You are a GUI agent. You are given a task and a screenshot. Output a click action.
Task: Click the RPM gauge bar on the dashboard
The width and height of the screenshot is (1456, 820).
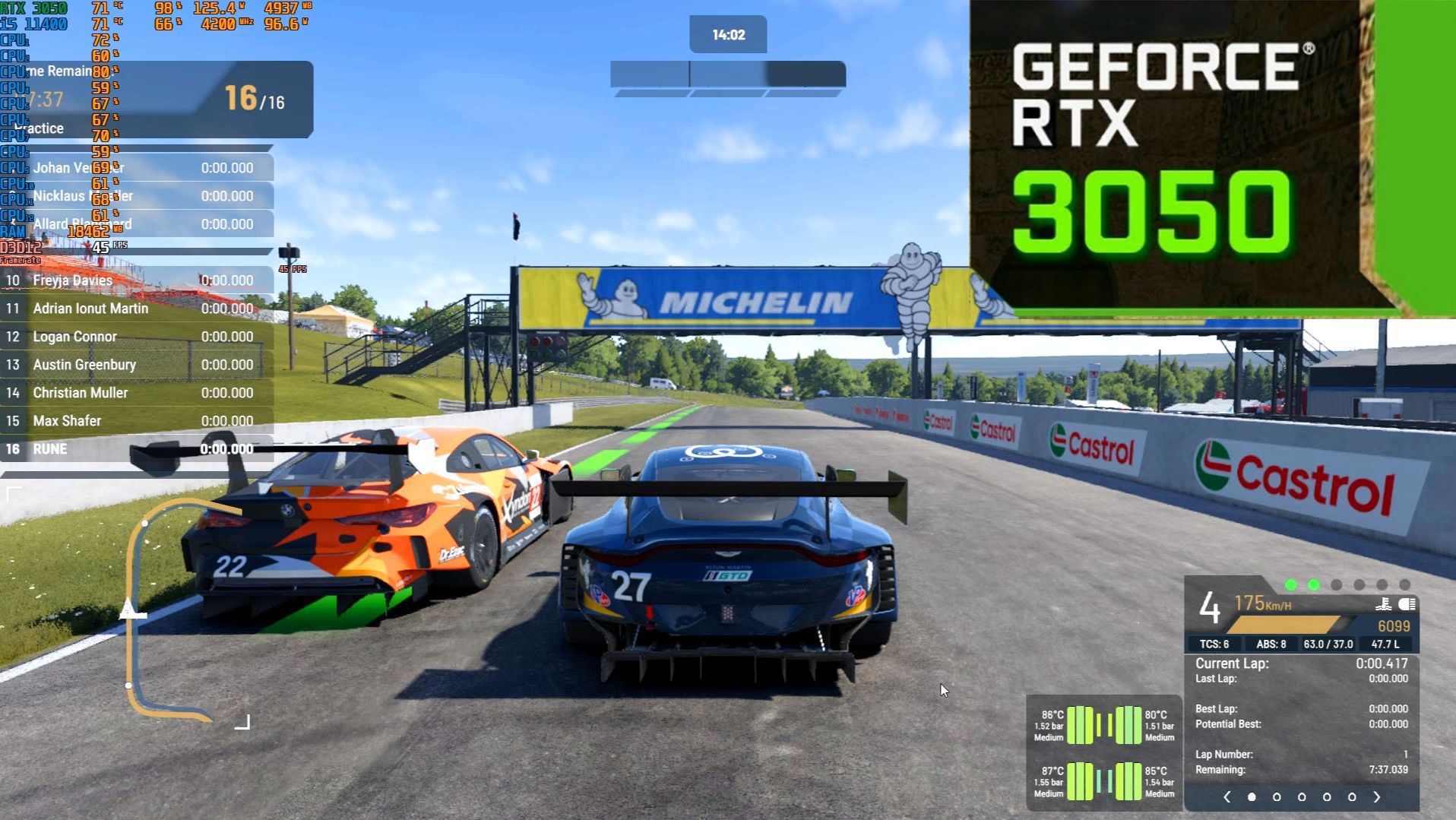1284,624
